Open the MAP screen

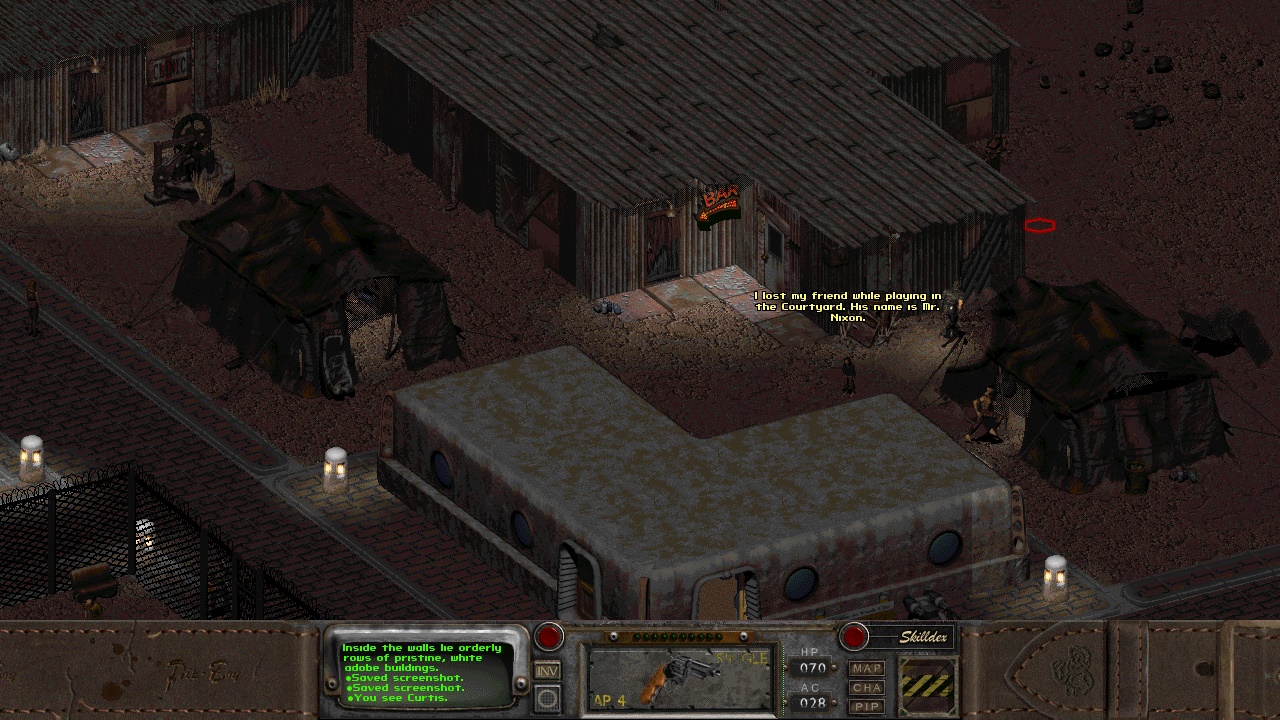tap(866, 668)
